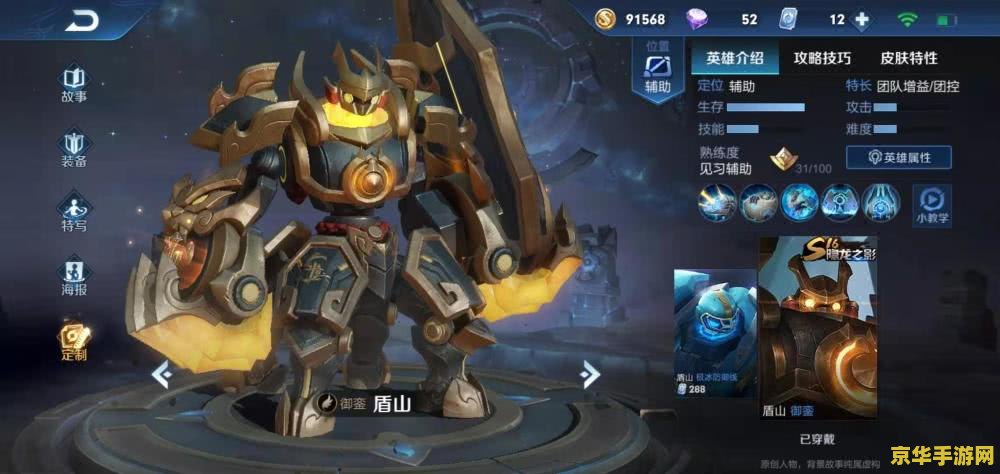Tap the gold coin currency icon
This screenshot has height=474, width=1000.
coord(605,19)
